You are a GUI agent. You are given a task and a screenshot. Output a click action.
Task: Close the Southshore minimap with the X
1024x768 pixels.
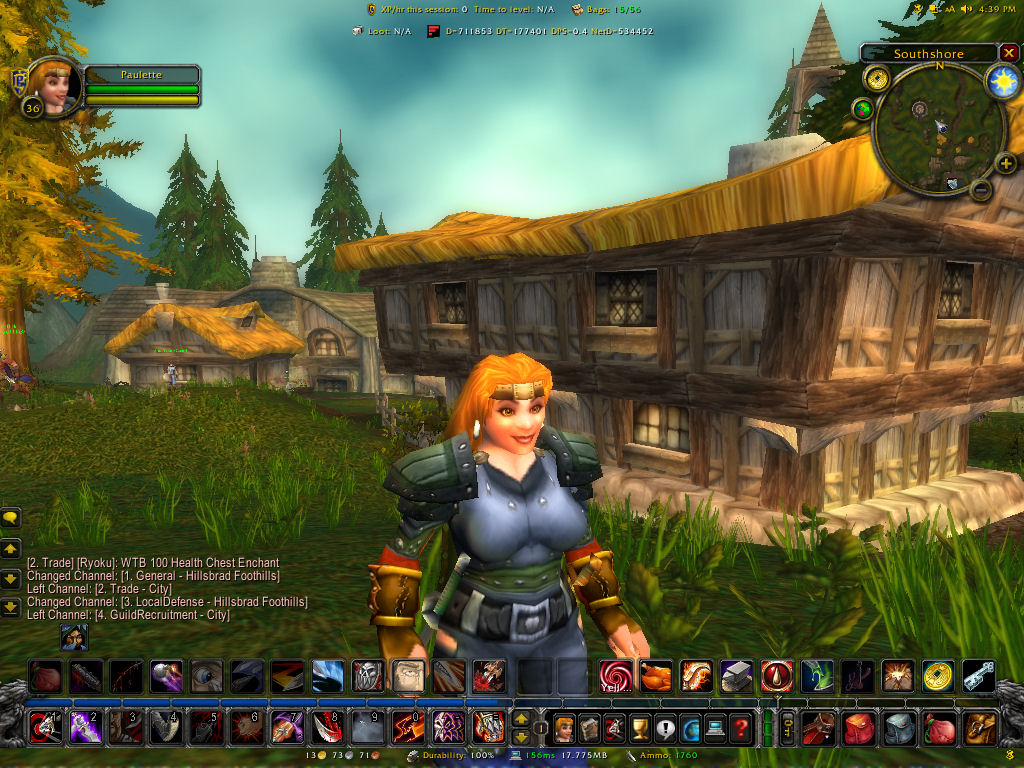(1009, 53)
